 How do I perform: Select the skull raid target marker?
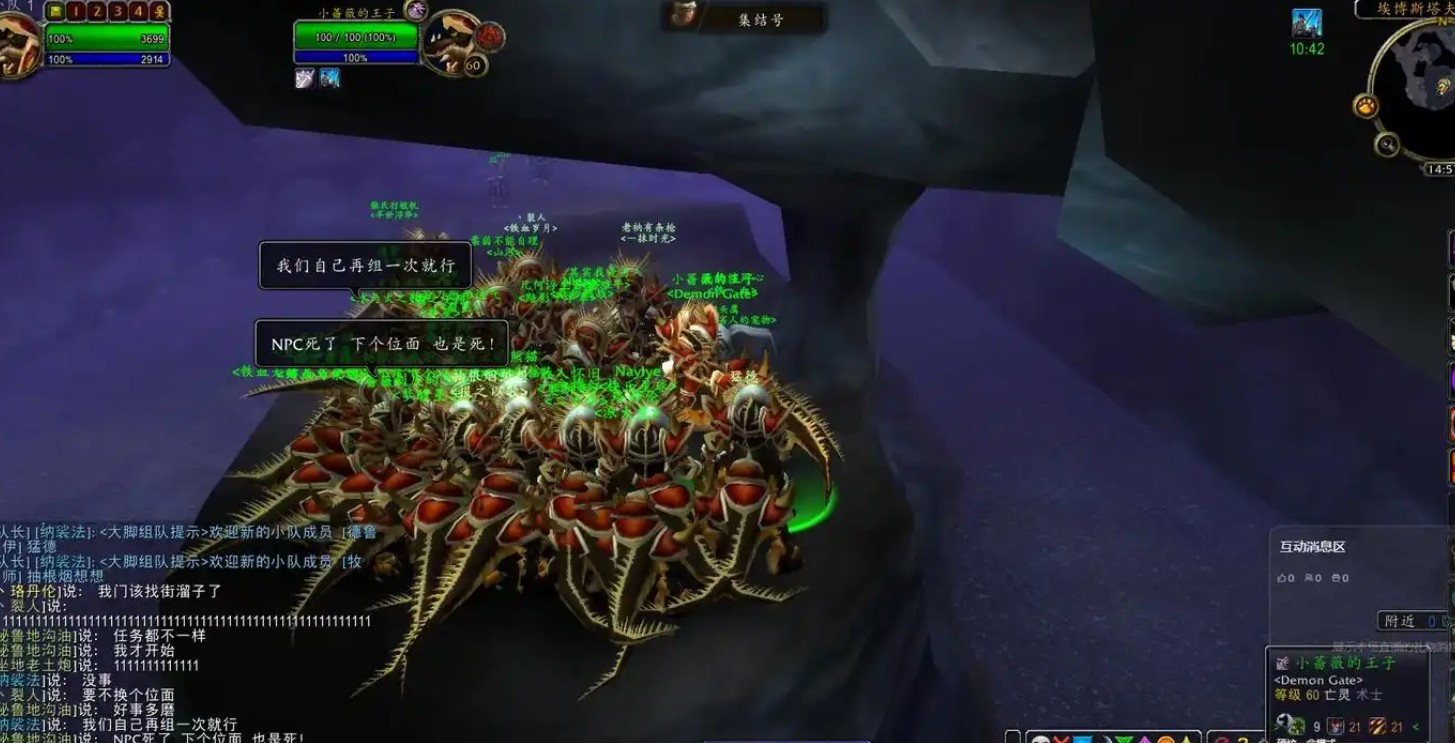(1040, 740)
